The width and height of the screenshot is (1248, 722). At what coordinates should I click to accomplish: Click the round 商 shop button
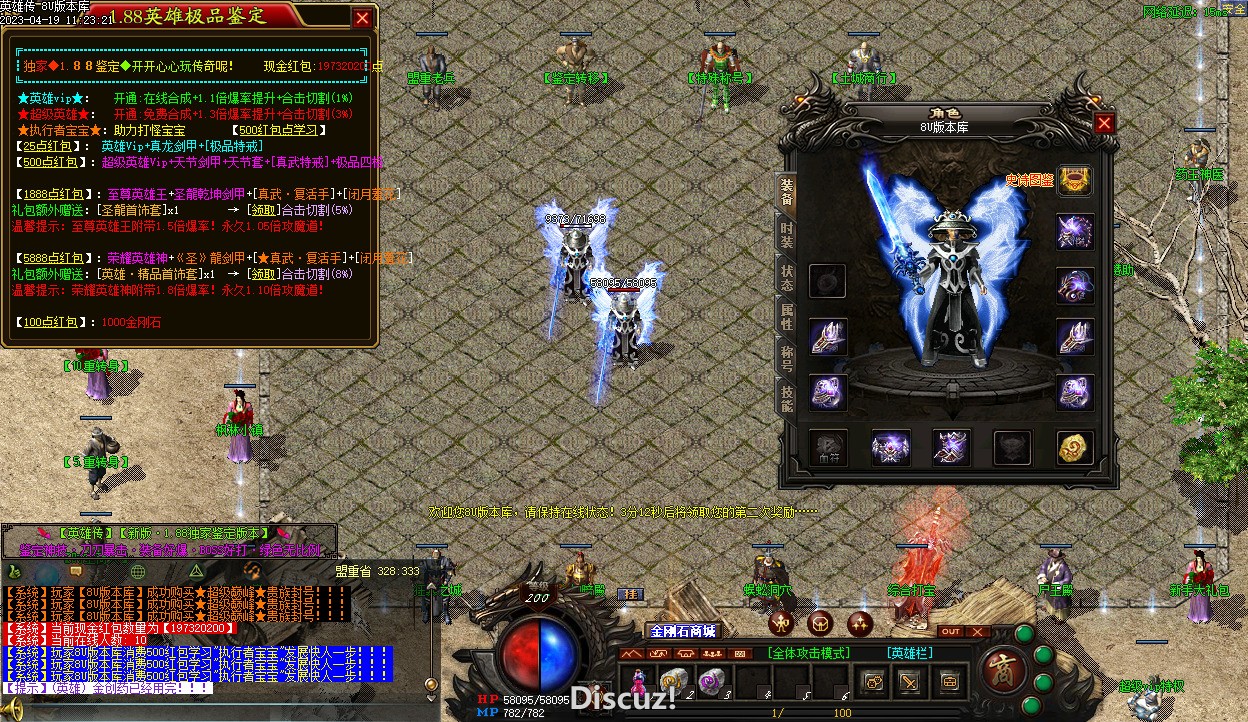point(1001,666)
